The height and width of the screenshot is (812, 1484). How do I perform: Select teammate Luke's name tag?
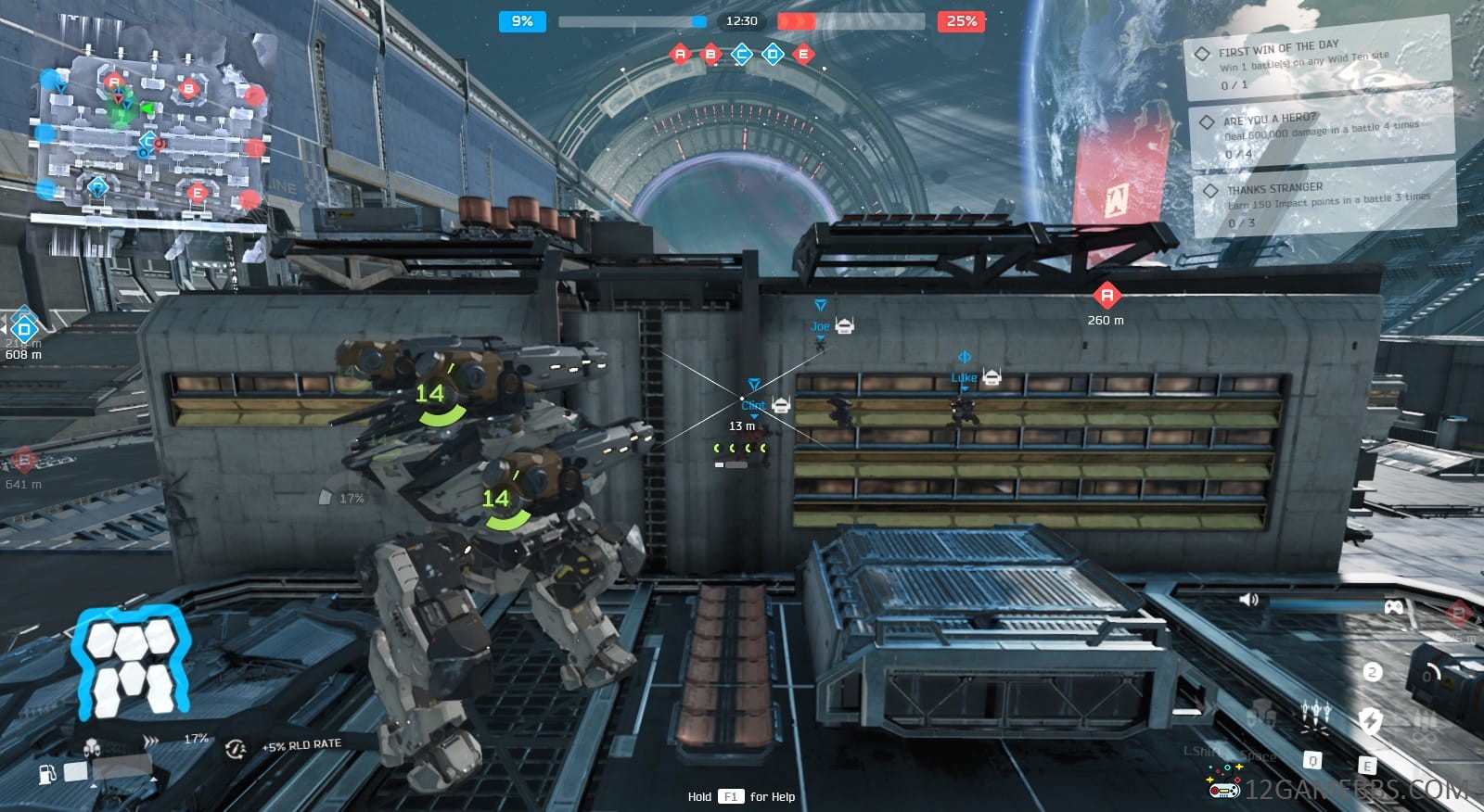(x=964, y=377)
